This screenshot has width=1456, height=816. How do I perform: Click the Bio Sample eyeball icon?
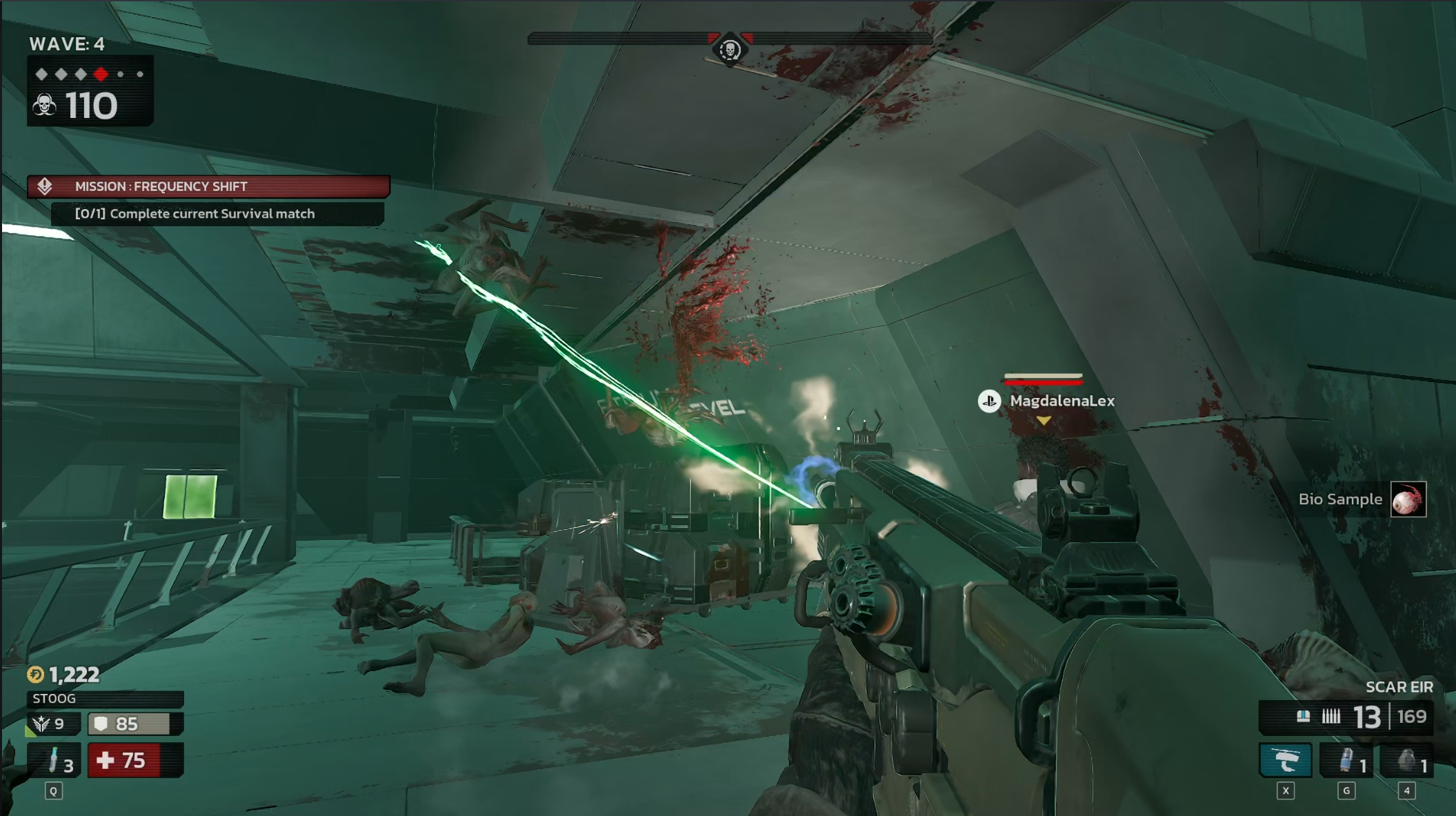click(x=1408, y=499)
